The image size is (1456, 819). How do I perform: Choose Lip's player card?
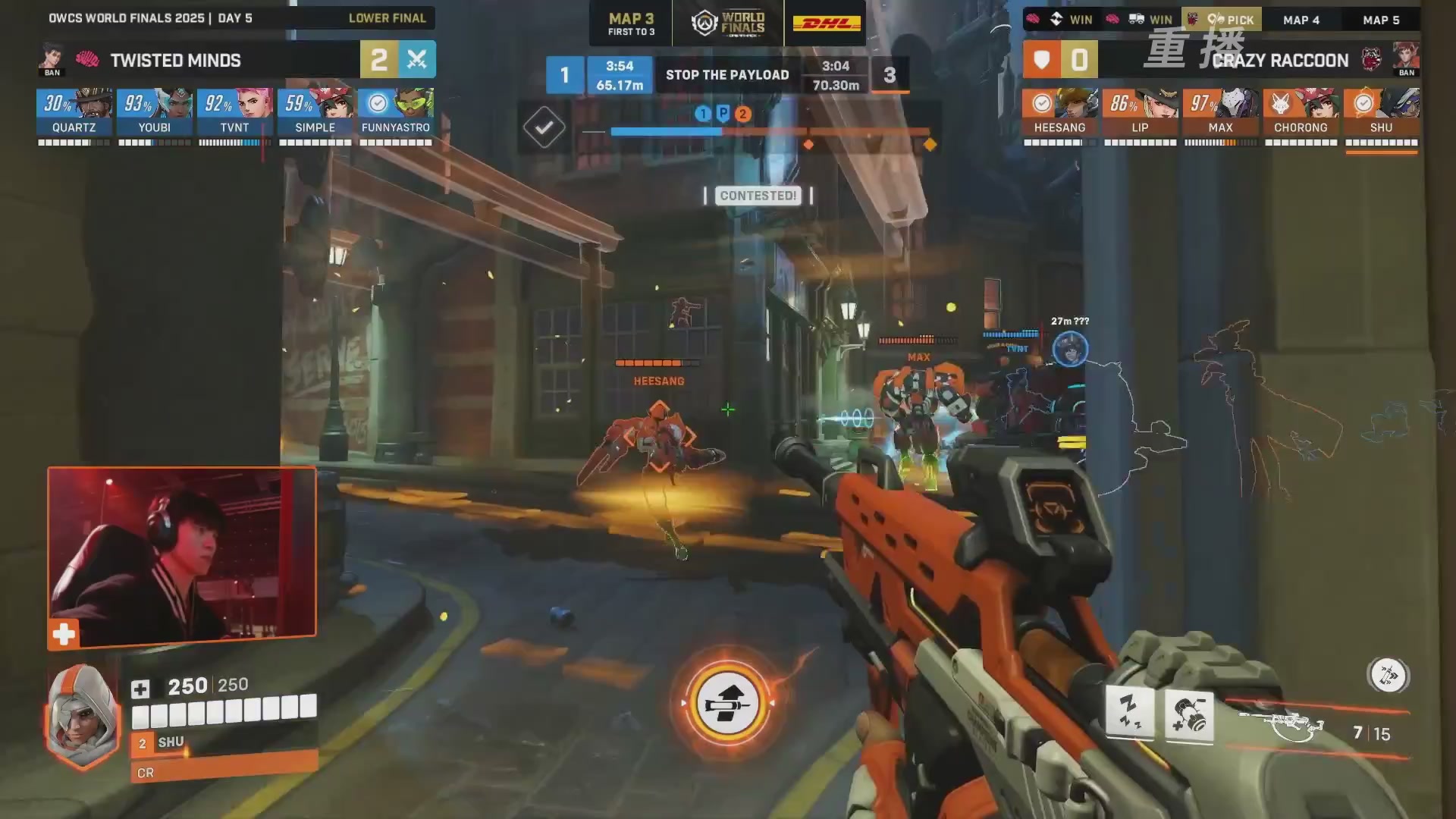click(x=1140, y=112)
